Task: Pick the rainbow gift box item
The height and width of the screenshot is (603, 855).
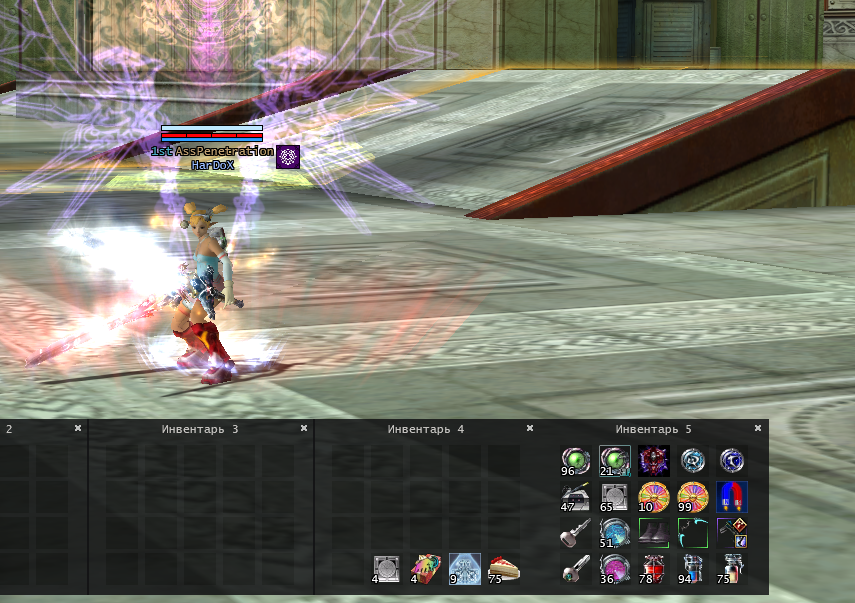Action: 426,569
